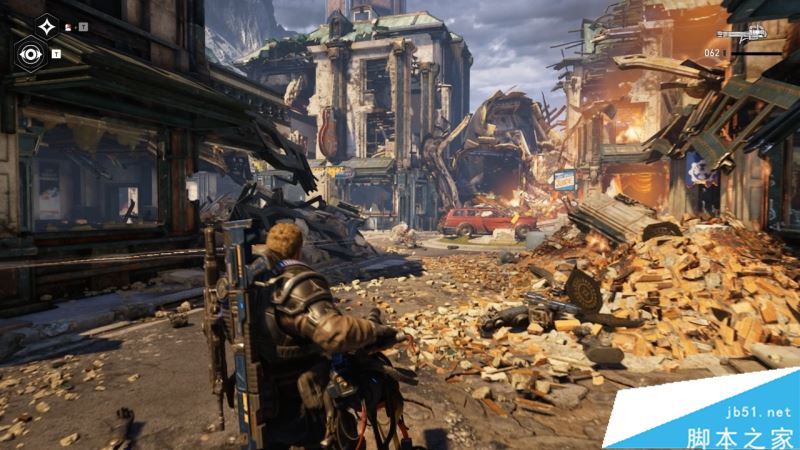This screenshot has height=450, width=800.
Task: Activate the circular eye scan ability icon
Action: [30, 53]
